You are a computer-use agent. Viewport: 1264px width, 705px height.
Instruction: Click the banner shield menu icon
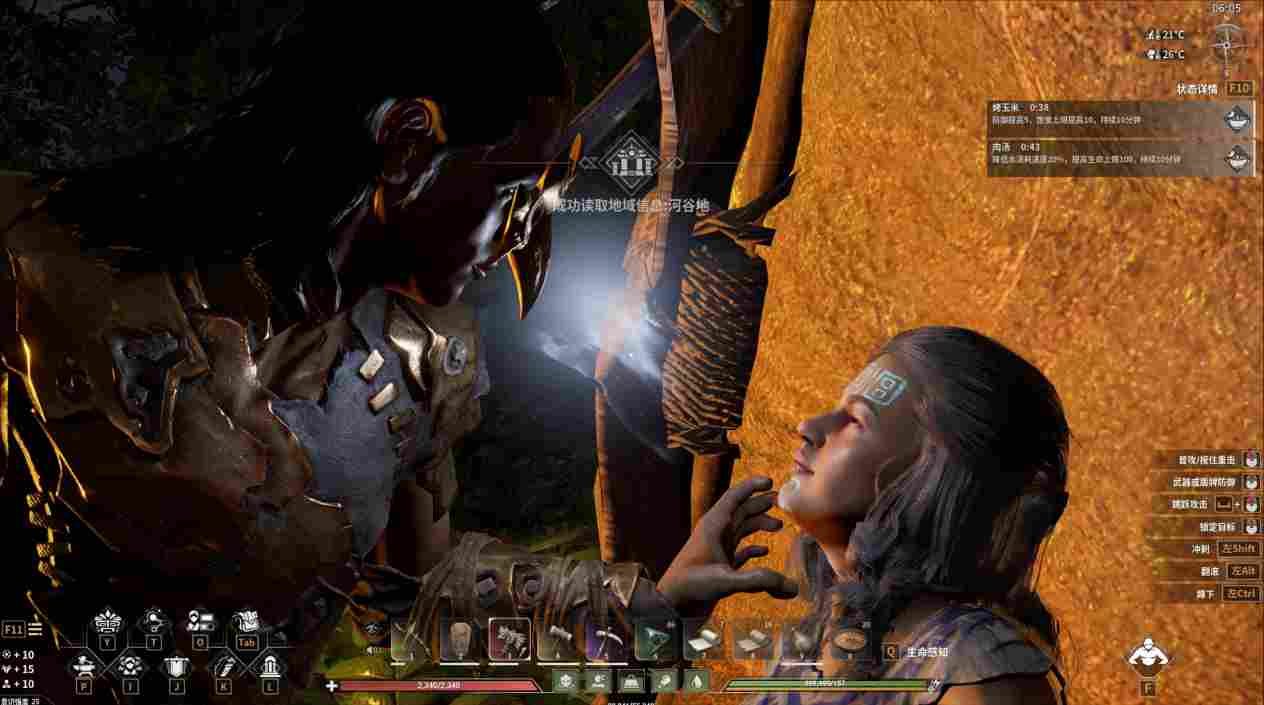click(176, 665)
